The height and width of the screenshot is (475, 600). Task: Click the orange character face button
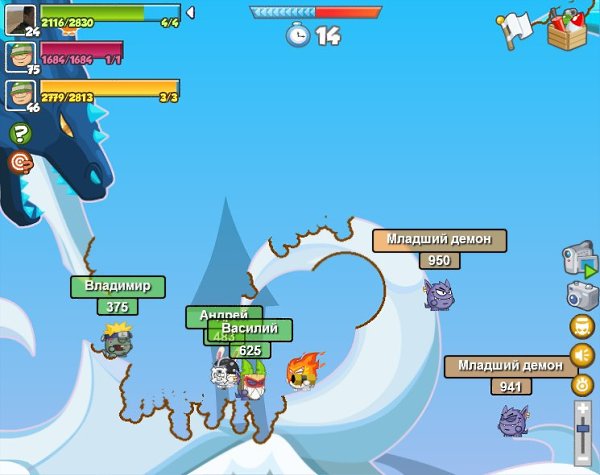point(582,326)
